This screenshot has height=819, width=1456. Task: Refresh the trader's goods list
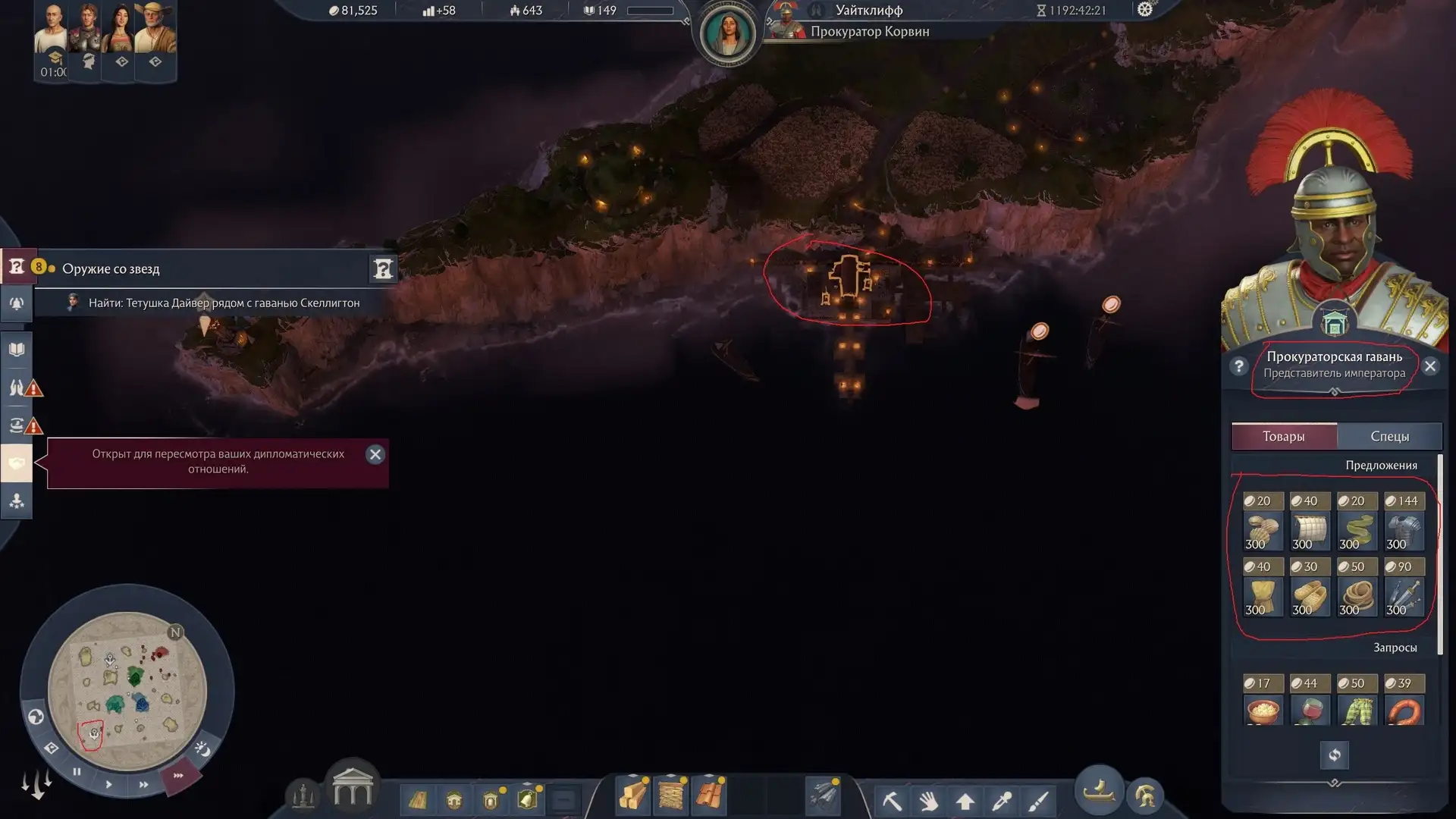pyautogui.click(x=1335, y=755)
